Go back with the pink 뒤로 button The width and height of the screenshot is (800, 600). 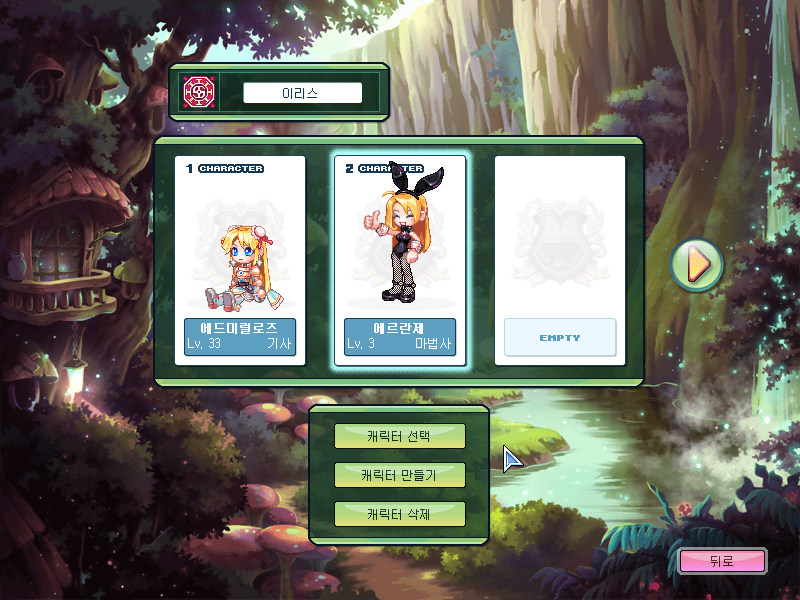722,561
